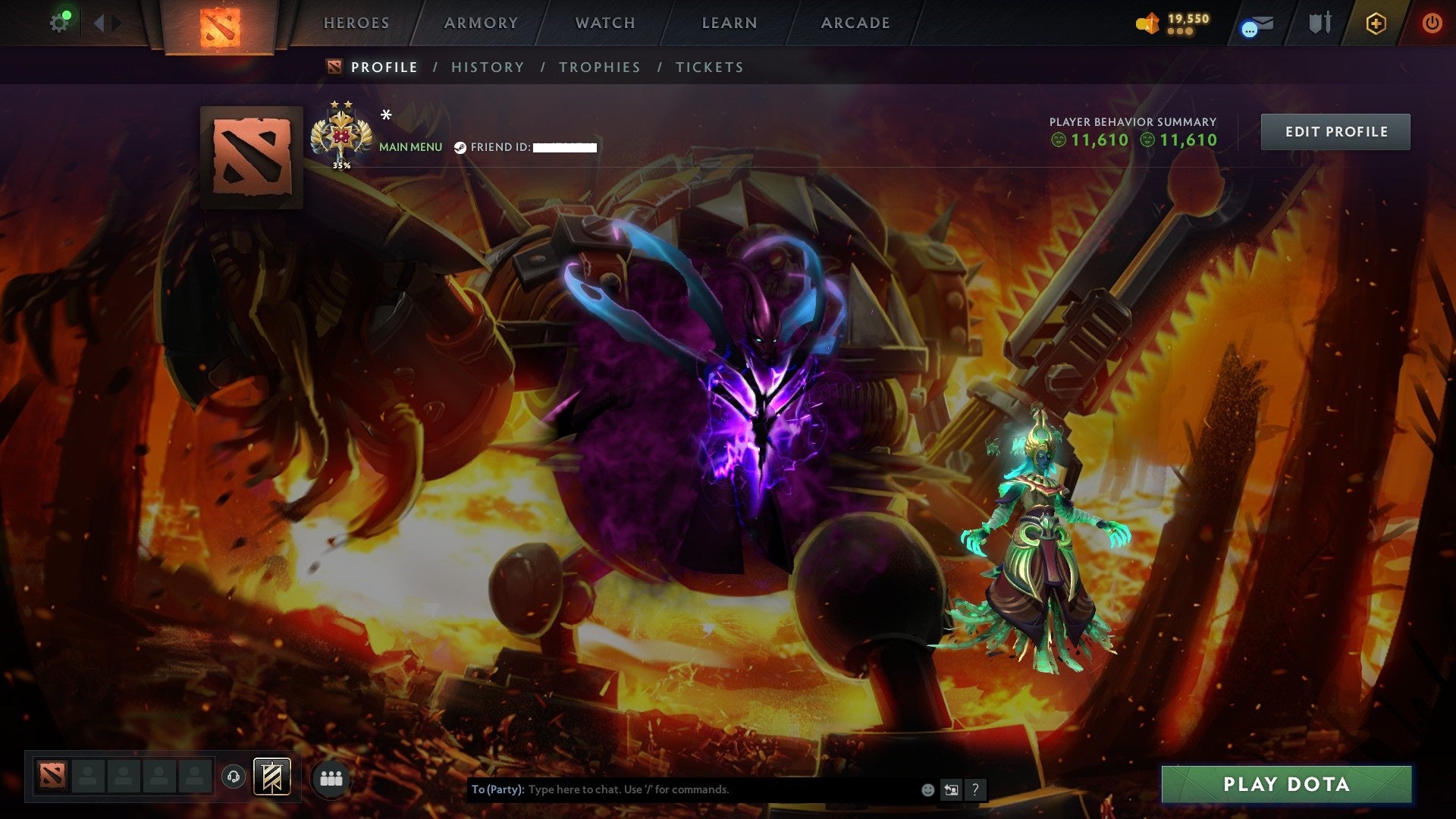Click the 35% rank medal progress badge
This screenshot has width=1456, height=819.
341,135
